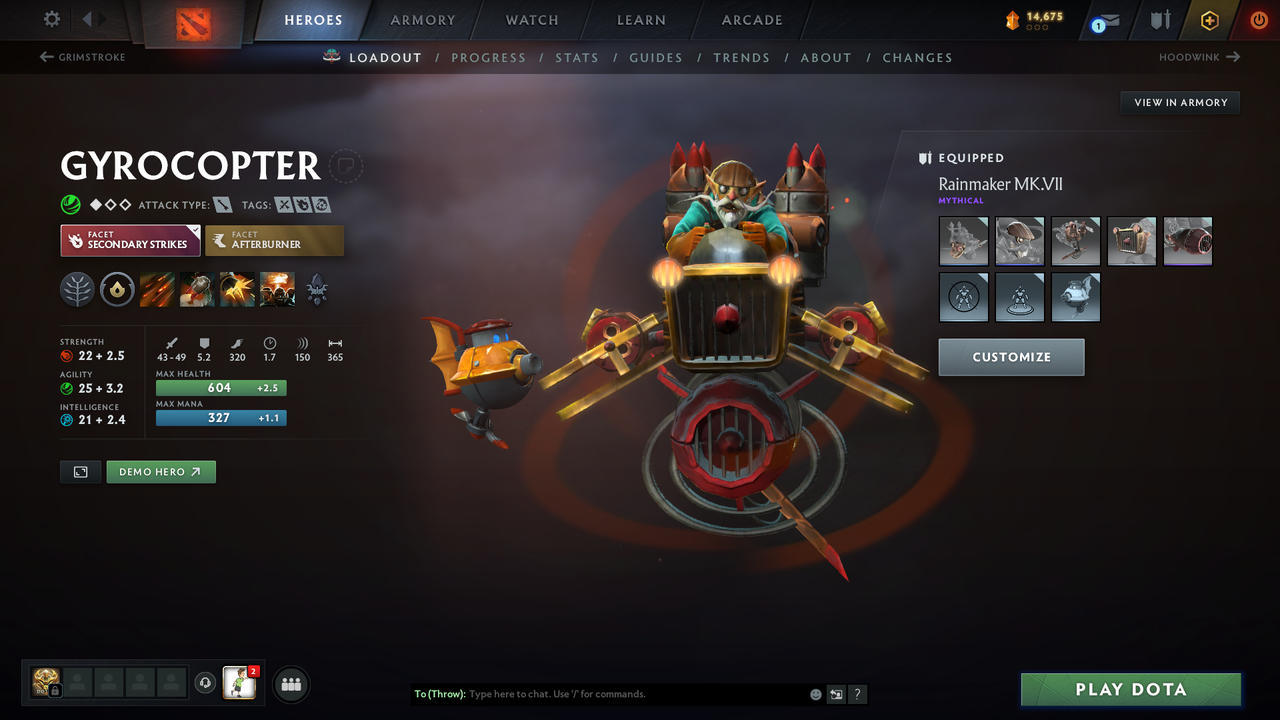Viewport: 1280px width, 720px height.
Task: Open the STATS tab
Action: pyautogui.click(x=577, y=57)
